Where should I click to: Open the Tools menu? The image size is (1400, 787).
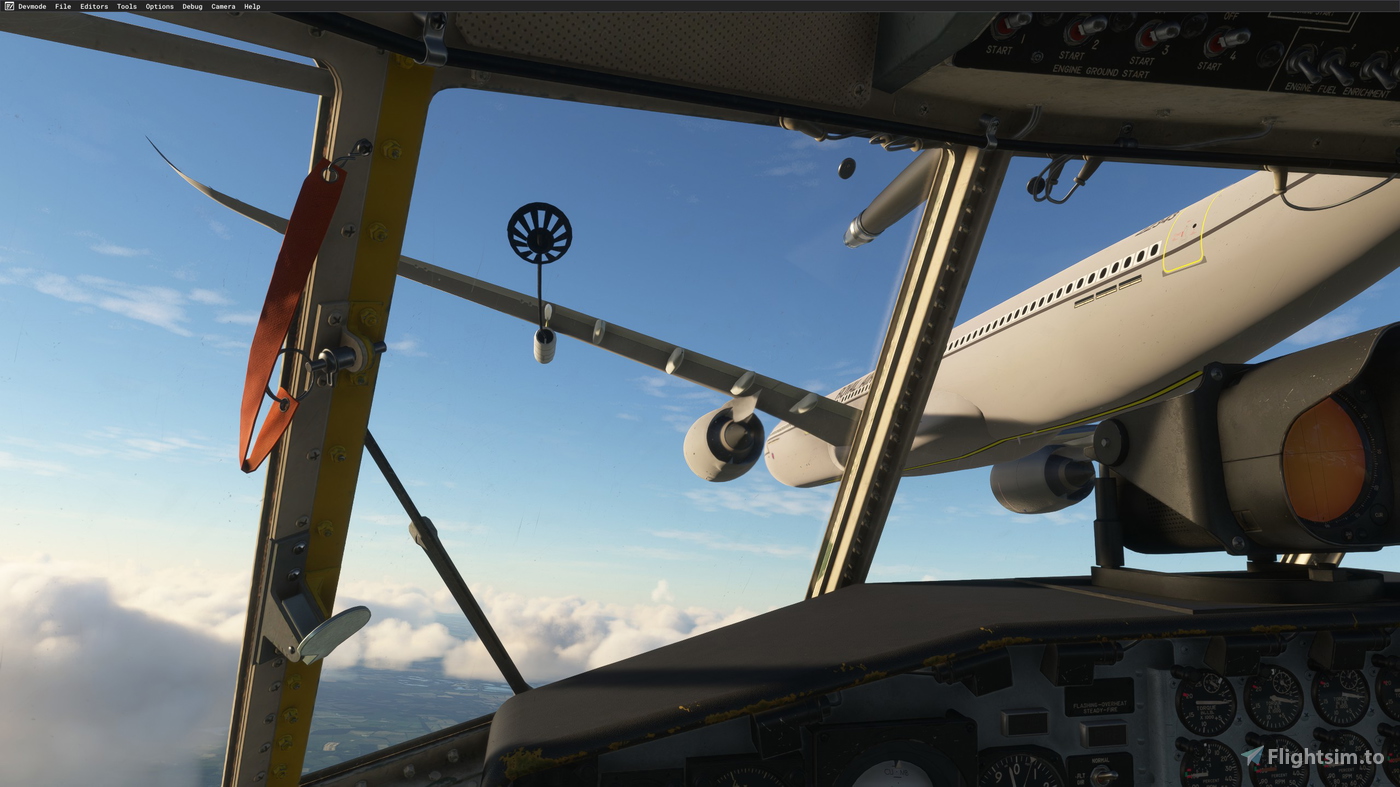point(128,6)
